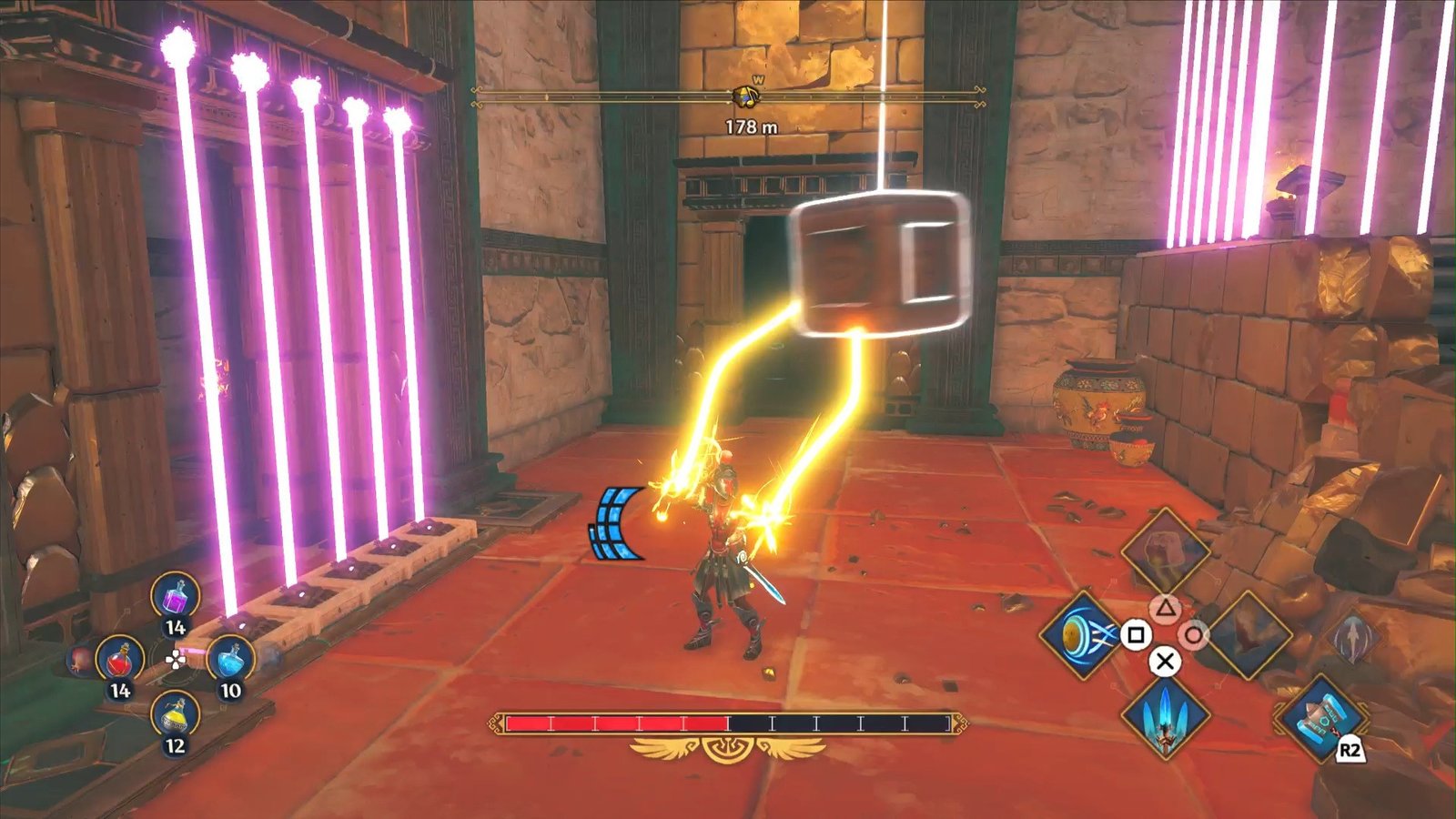Use the purple defense potion
Viewport: 1456px width, 819px height.
click(x=175, y=599)
